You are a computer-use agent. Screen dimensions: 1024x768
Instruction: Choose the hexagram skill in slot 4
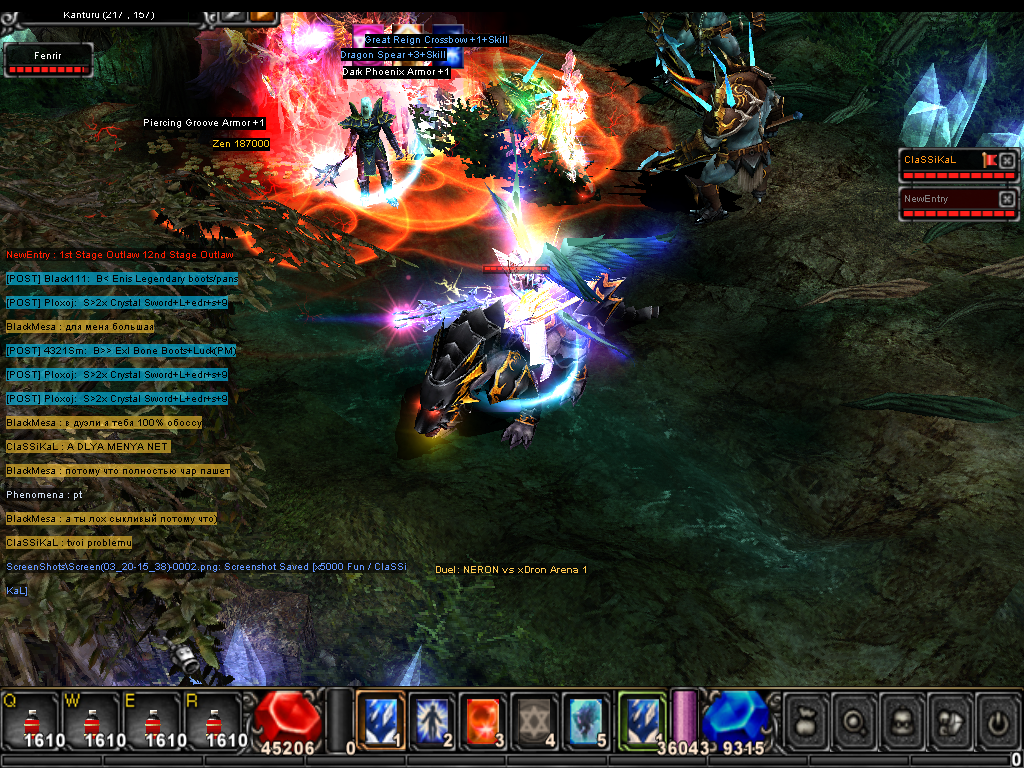[x=535, y=720]
